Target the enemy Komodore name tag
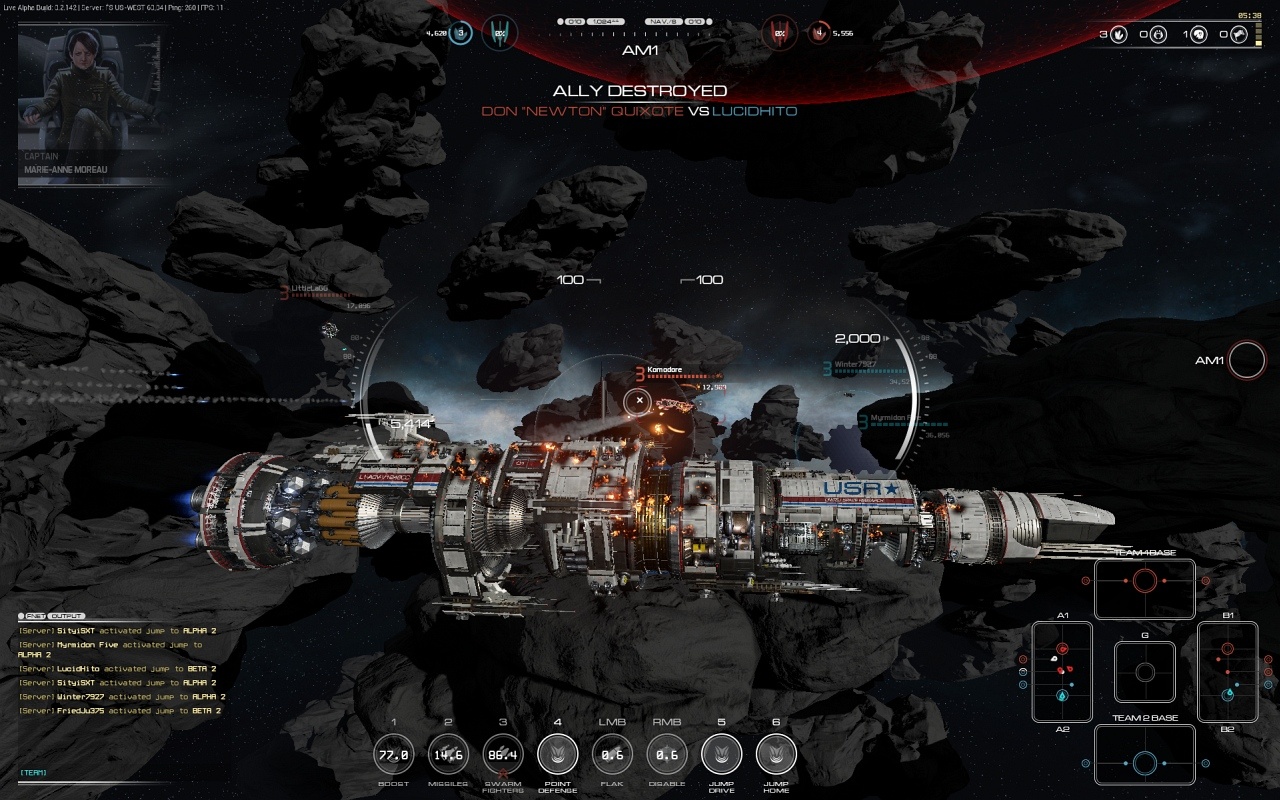 pyautogui.click(x=664, y=370)
